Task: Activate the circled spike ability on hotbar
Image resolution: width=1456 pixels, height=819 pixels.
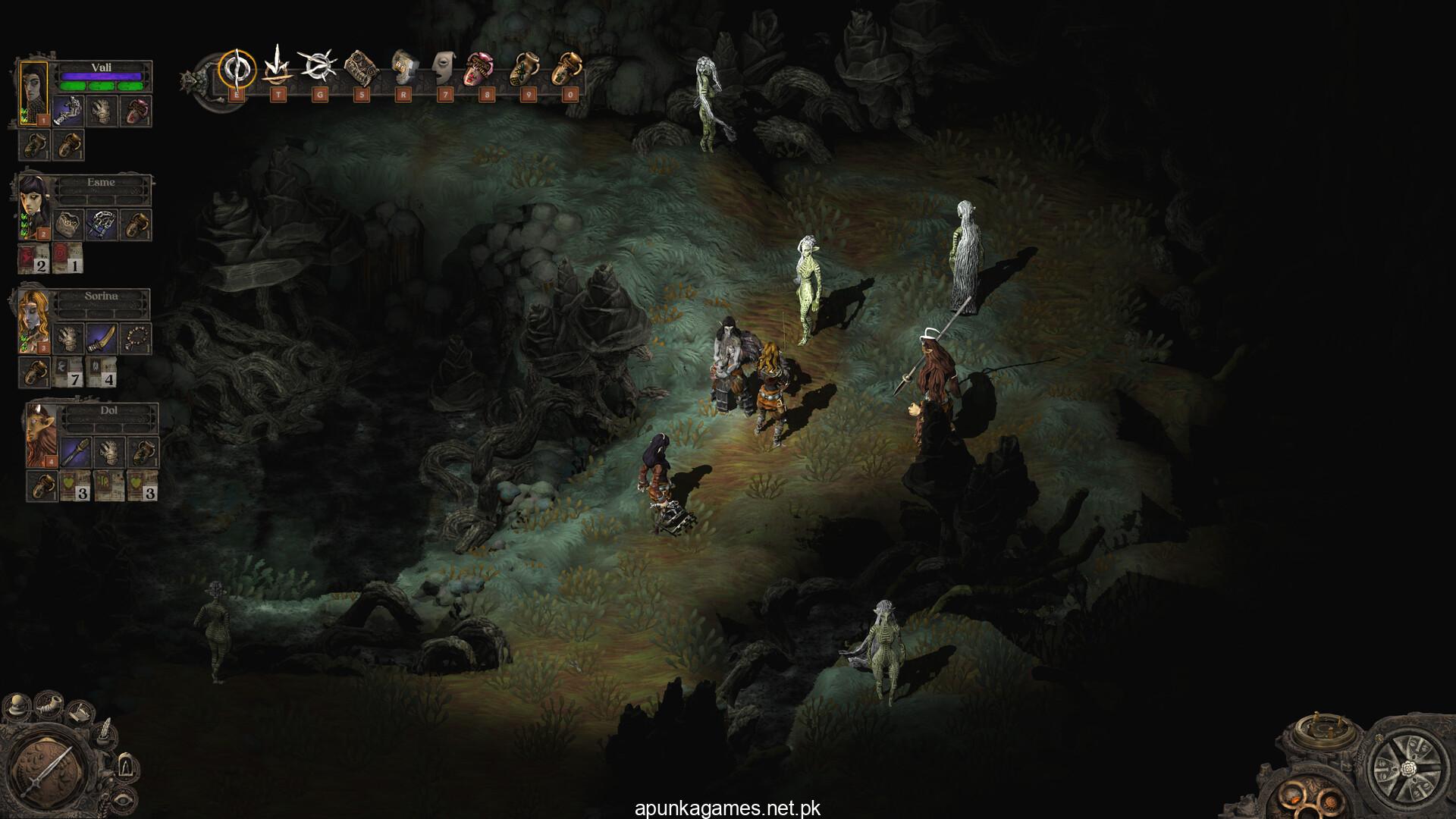Action: coord(237,68)
